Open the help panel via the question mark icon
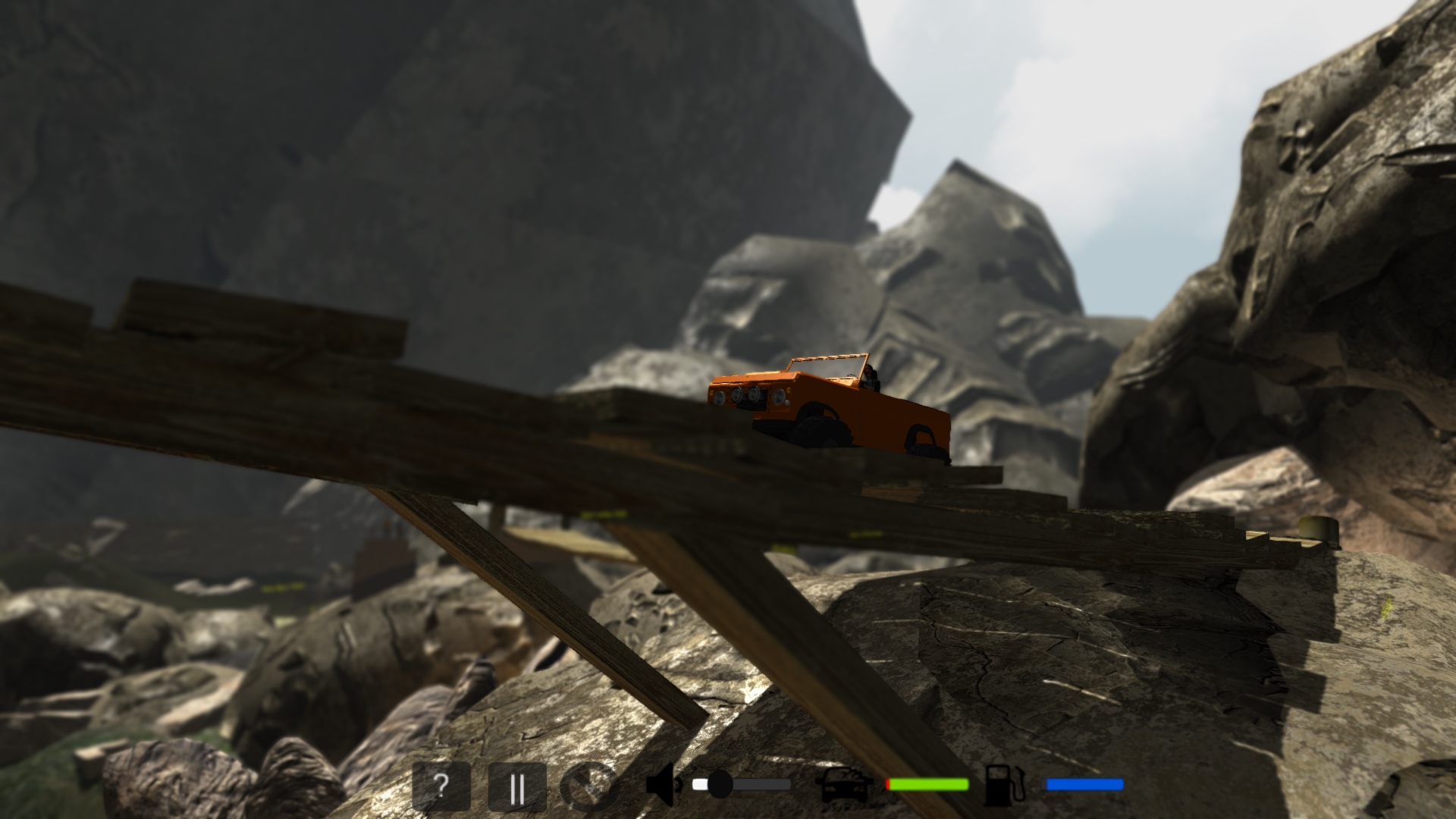The height and width of the screenshot is (819, 1456). tap(442, 786)
